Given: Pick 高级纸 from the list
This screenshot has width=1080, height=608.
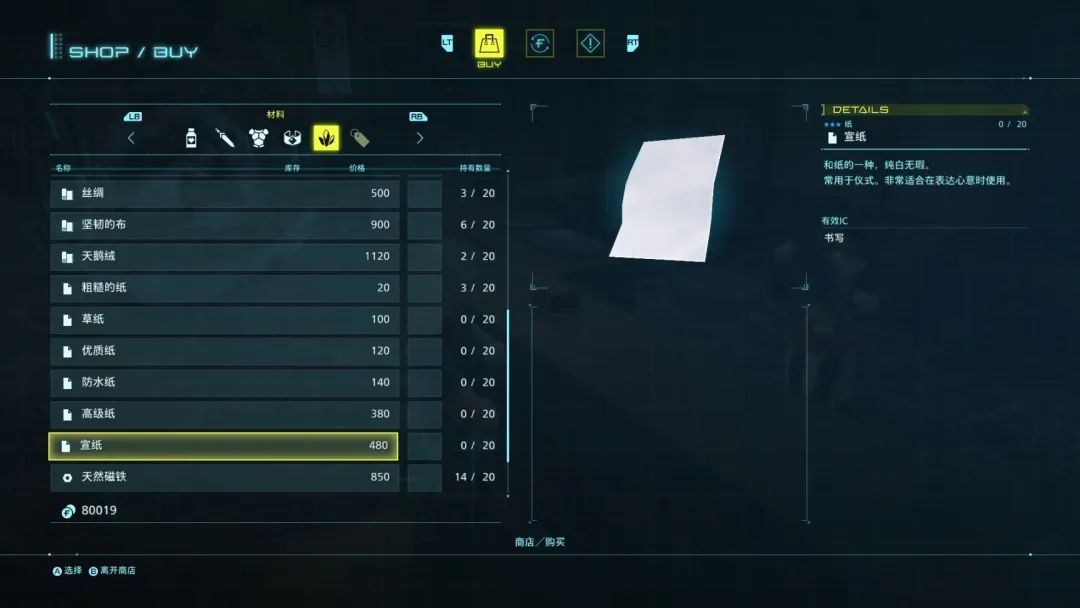Looking at the screenshot, I should coord(225,414).
